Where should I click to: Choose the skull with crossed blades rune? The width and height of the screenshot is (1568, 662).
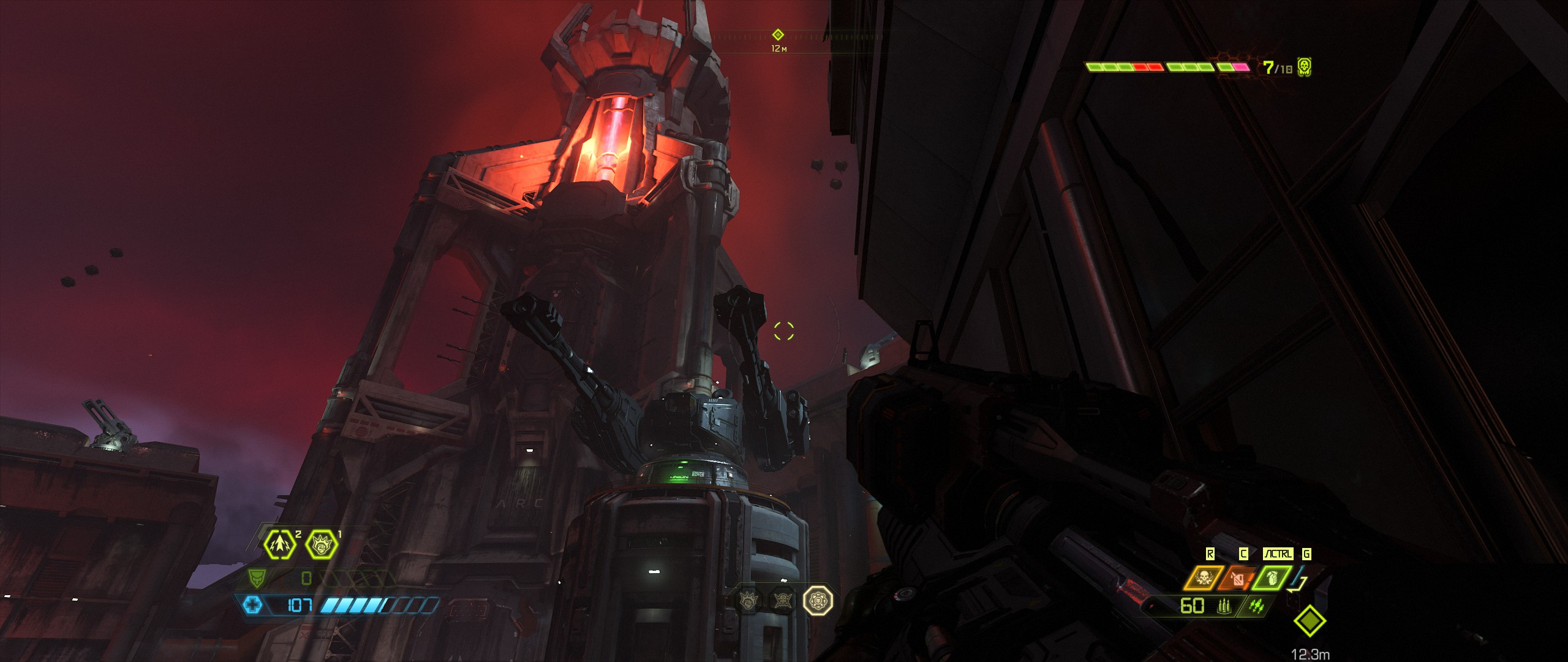pyautogui.click(x=782, y=601)
